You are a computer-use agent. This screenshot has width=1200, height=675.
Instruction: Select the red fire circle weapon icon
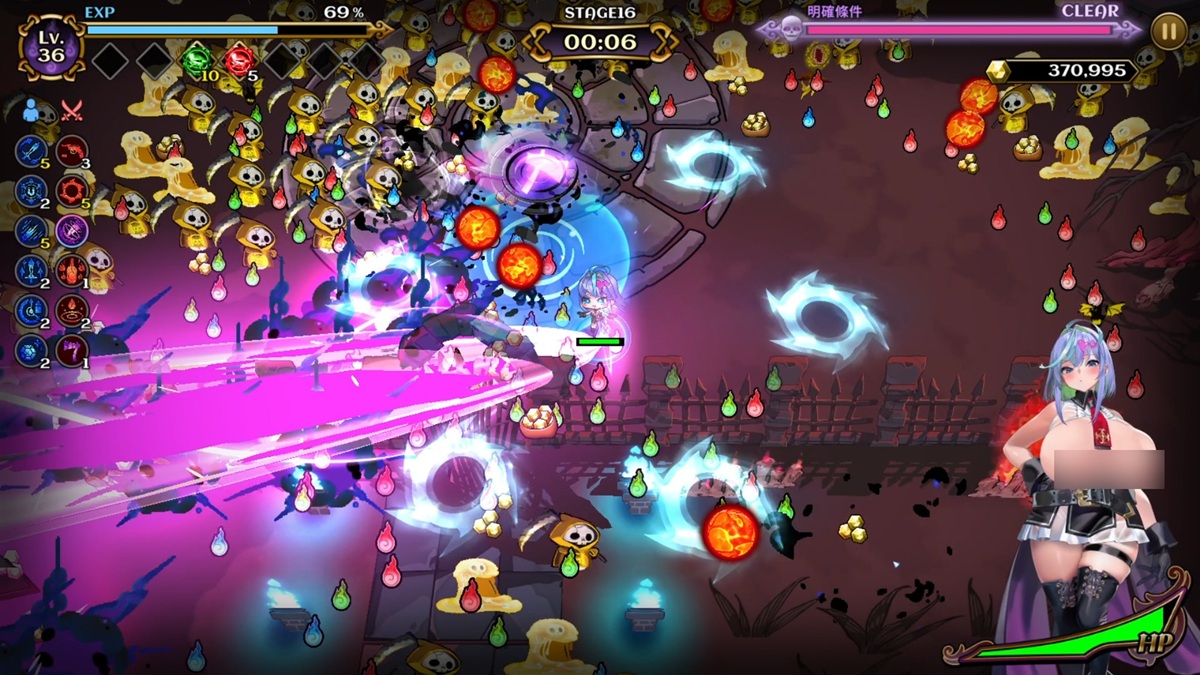click(x=72, y=310)
